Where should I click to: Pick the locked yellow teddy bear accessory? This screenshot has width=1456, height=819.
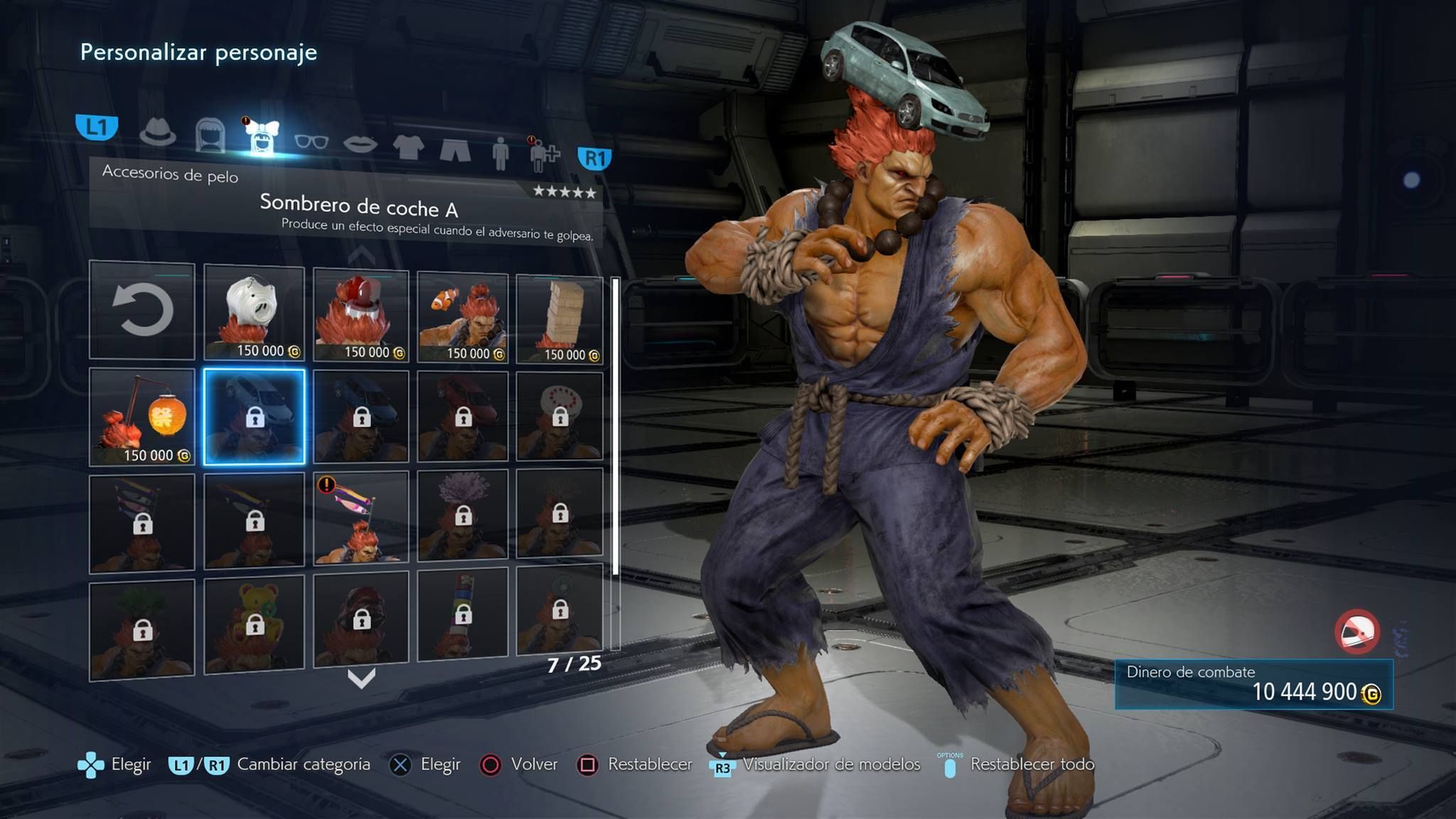pyautogui.click(x=254, y=623)
